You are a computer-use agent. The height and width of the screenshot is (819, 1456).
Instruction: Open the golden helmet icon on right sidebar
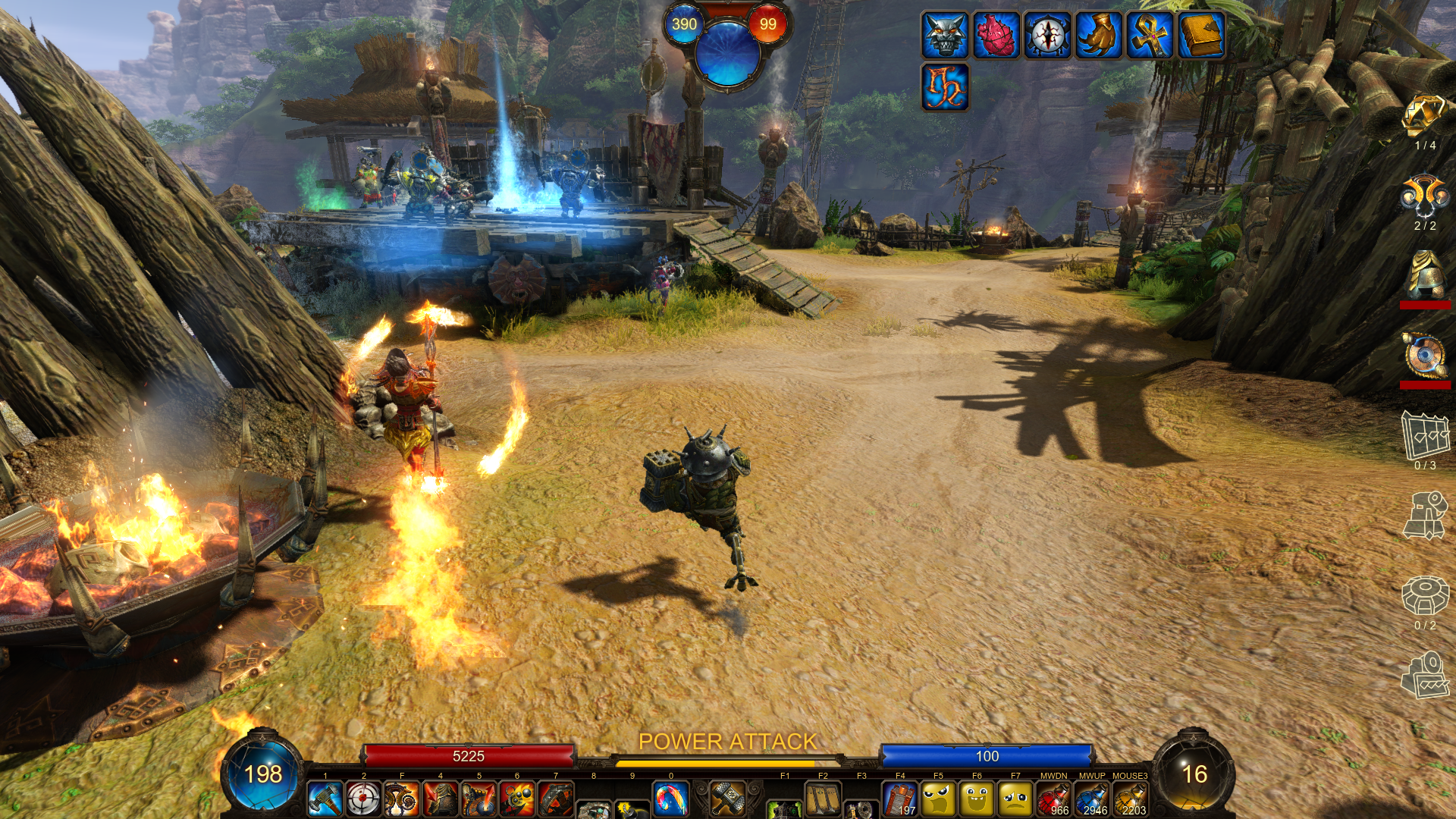pyautogui.click(x=1425, y=275)
